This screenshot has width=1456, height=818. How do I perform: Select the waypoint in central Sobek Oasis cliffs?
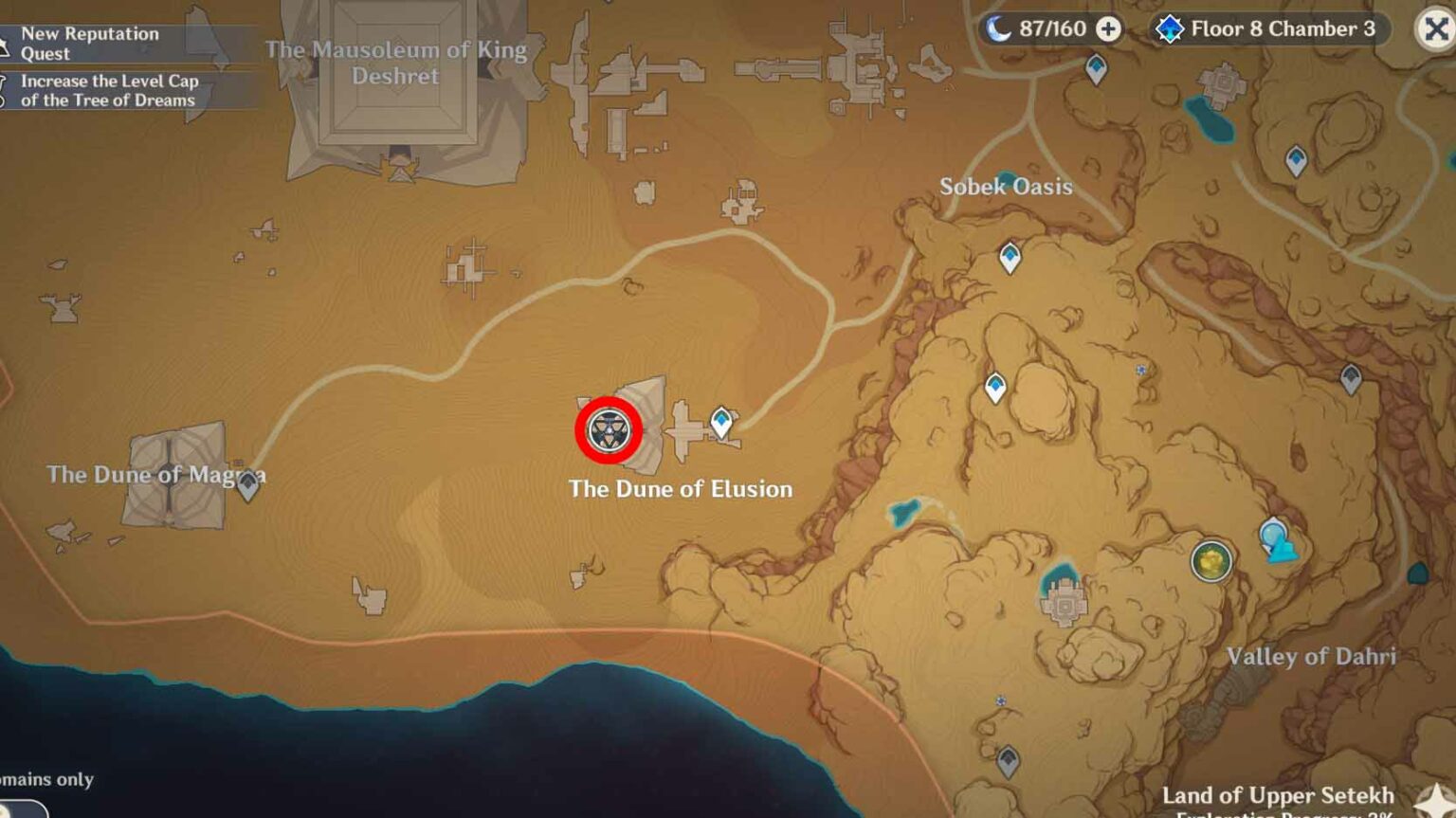(x=1010, y=254)
